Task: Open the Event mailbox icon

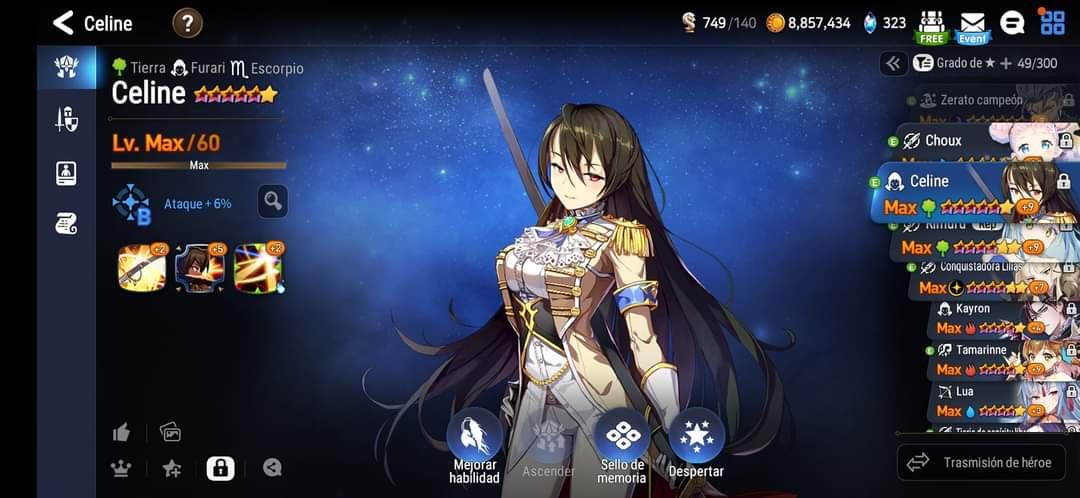Action: tap(972, 25)
